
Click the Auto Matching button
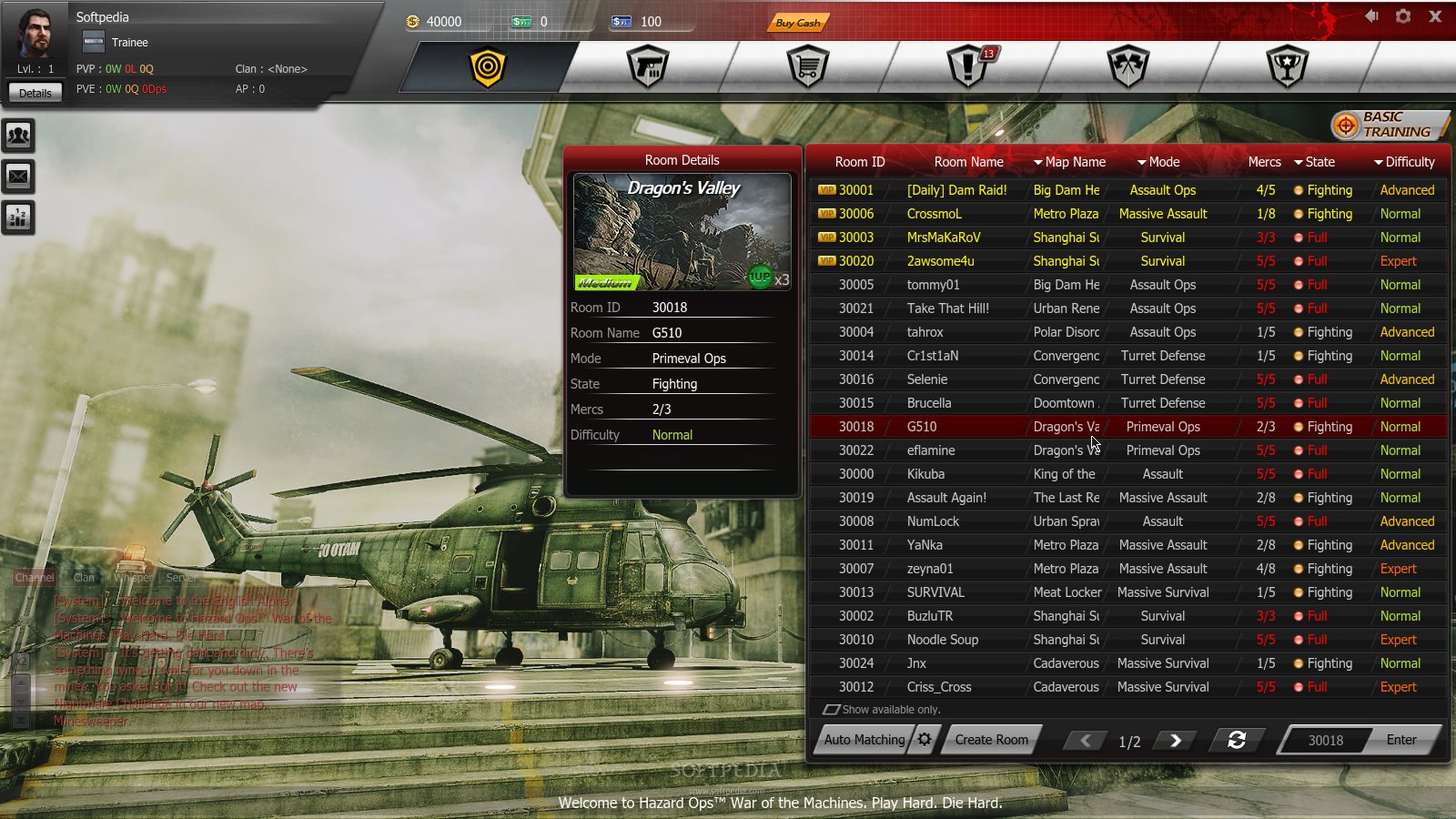click(x=864, y=740)
